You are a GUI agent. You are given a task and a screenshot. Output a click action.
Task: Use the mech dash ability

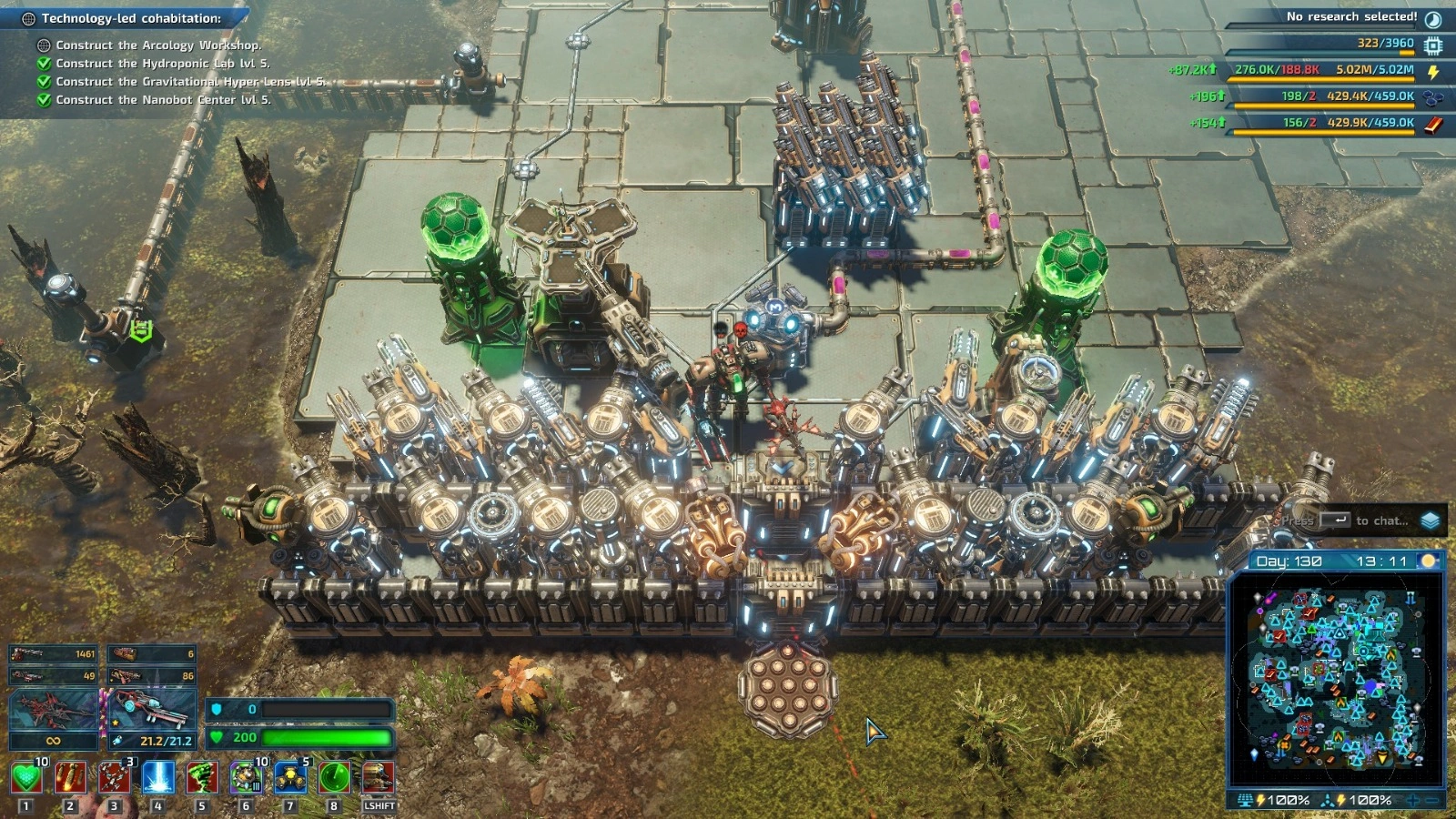click(379, 778)
